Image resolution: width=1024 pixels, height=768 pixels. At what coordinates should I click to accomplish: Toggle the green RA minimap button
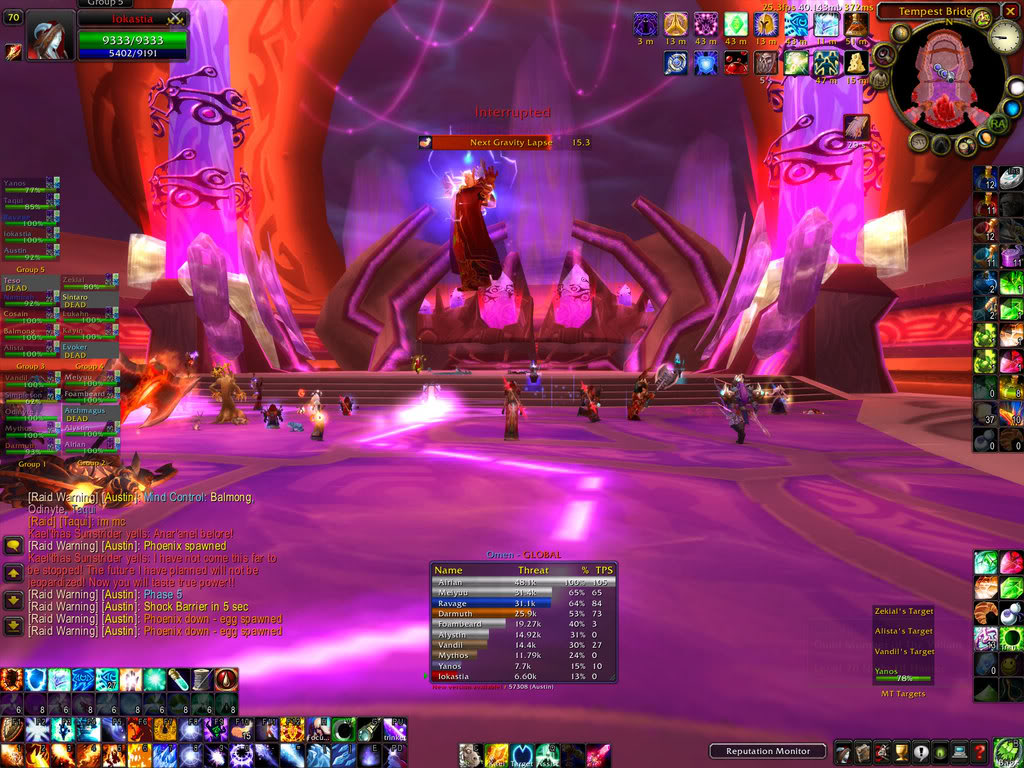[997, 122]
